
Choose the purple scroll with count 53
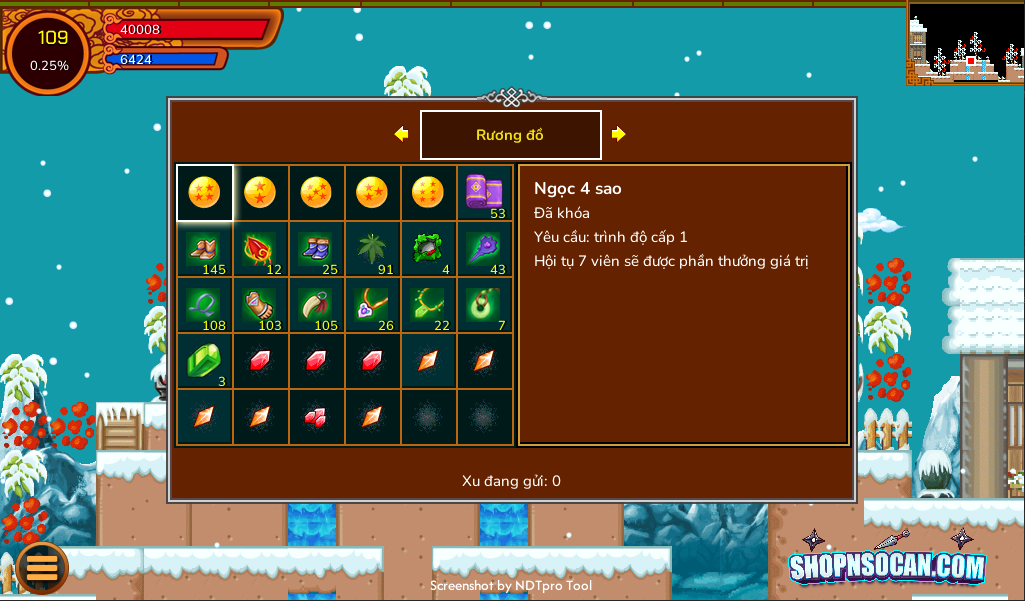click(485, 192)
